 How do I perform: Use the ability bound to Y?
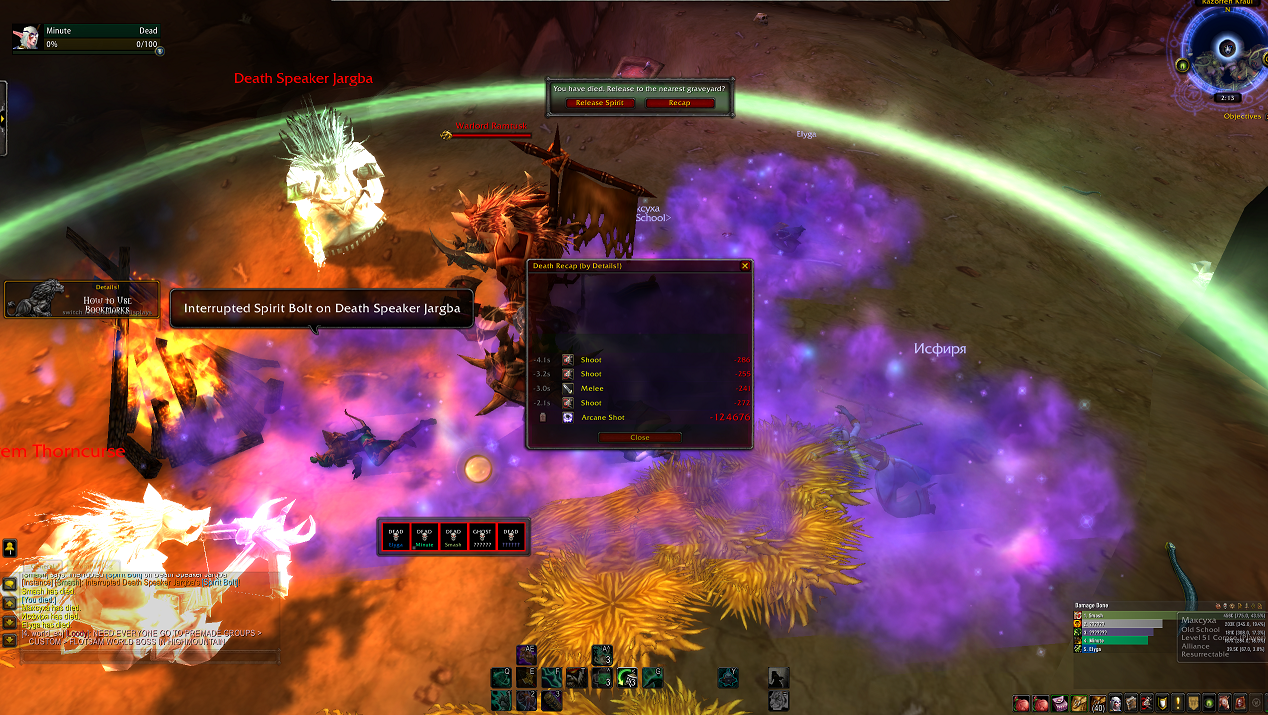[x=728, y=678]
